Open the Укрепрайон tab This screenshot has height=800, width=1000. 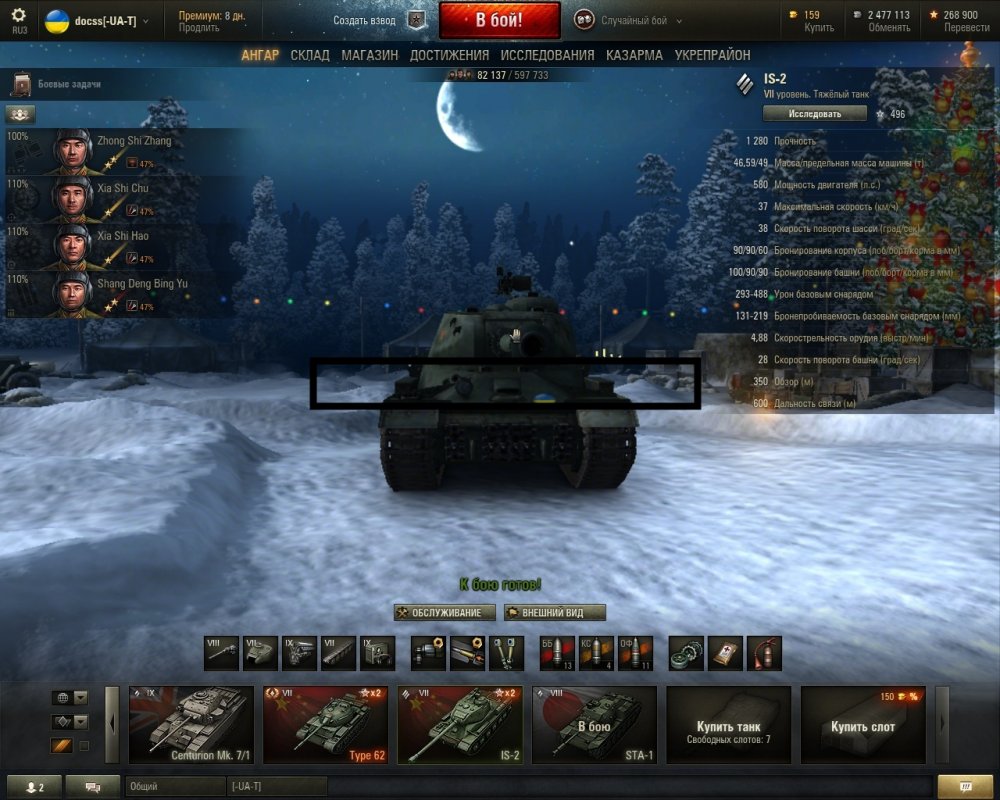point(712,55)
